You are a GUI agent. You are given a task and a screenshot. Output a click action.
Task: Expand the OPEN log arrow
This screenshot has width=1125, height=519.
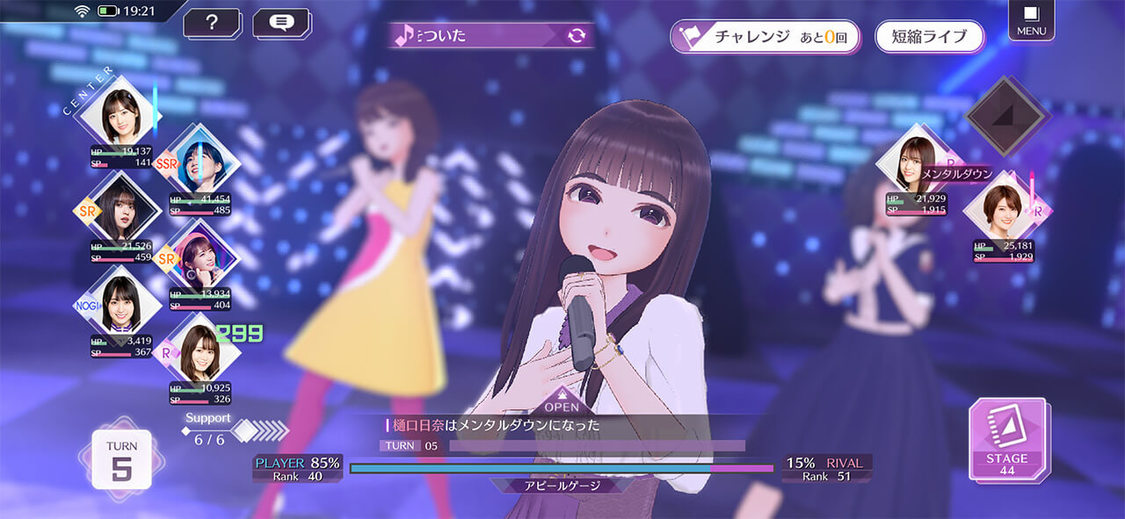pos(562,402)
